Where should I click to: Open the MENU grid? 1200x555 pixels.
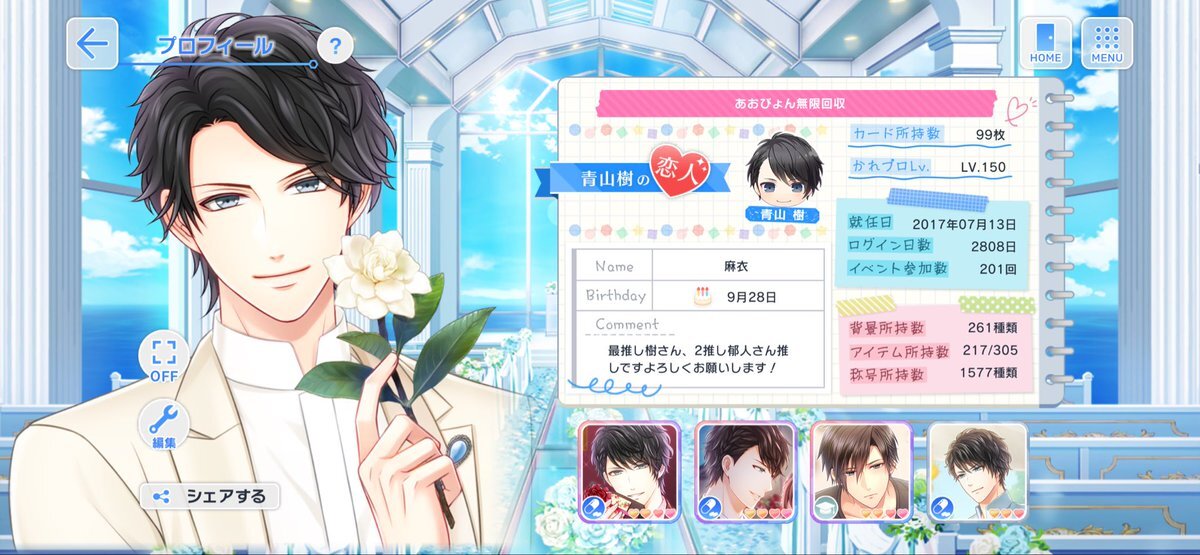1106,43
